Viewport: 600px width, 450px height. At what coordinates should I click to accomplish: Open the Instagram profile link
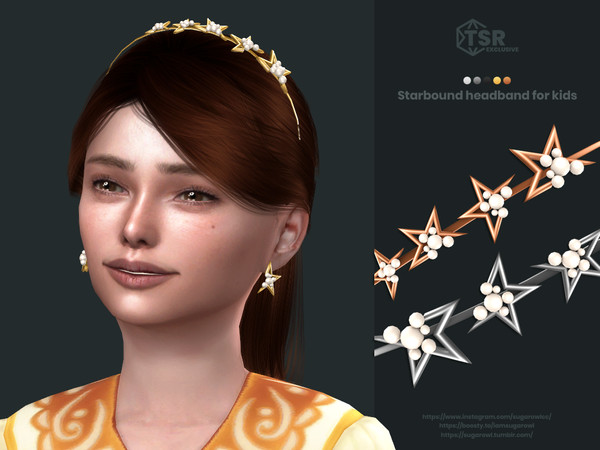(x=487, y=415)
